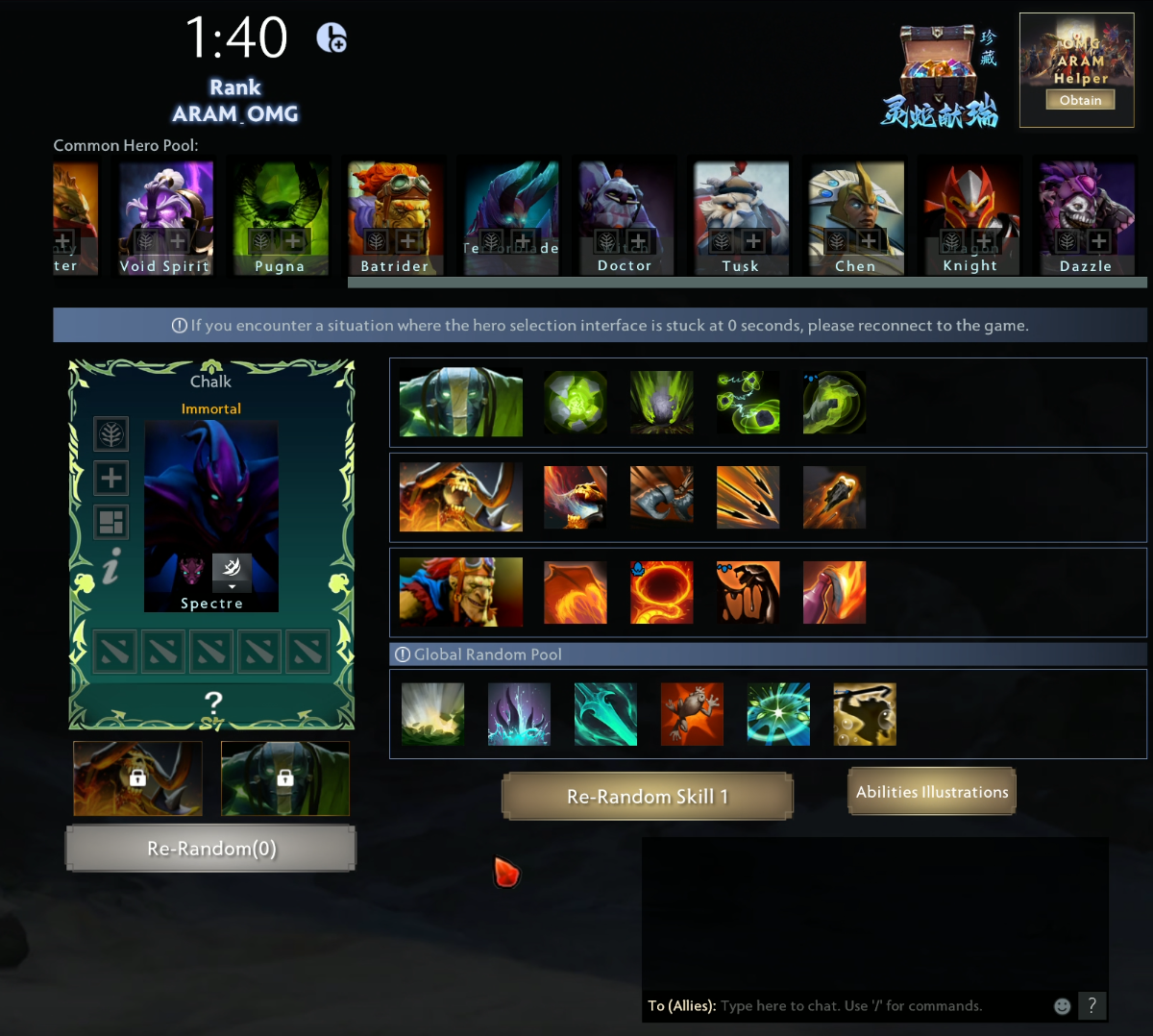Pick Dazzle from the common hero pool
1153x1036 pixels.
point(1085,218)
